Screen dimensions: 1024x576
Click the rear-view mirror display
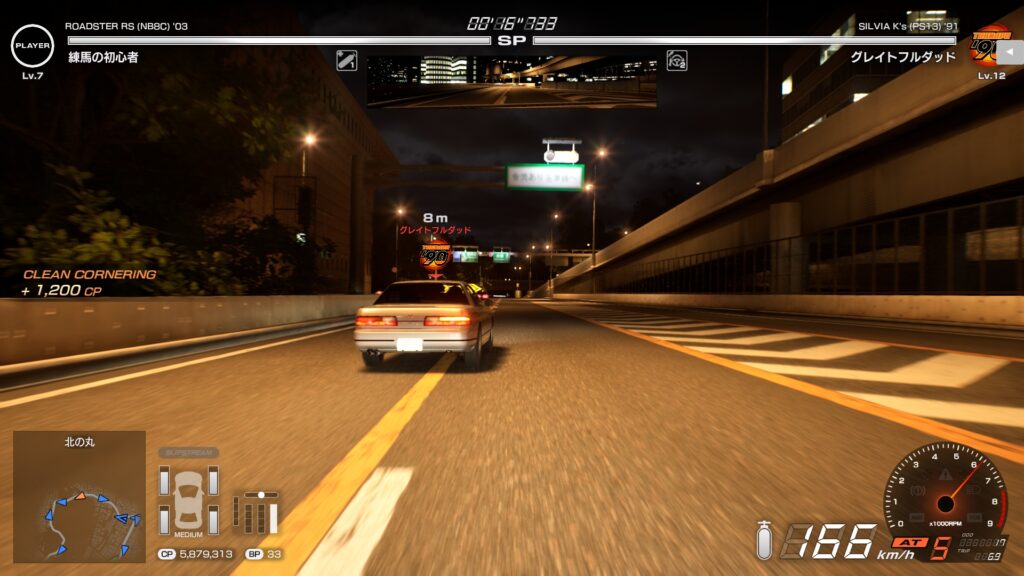[x=511, y=81]
